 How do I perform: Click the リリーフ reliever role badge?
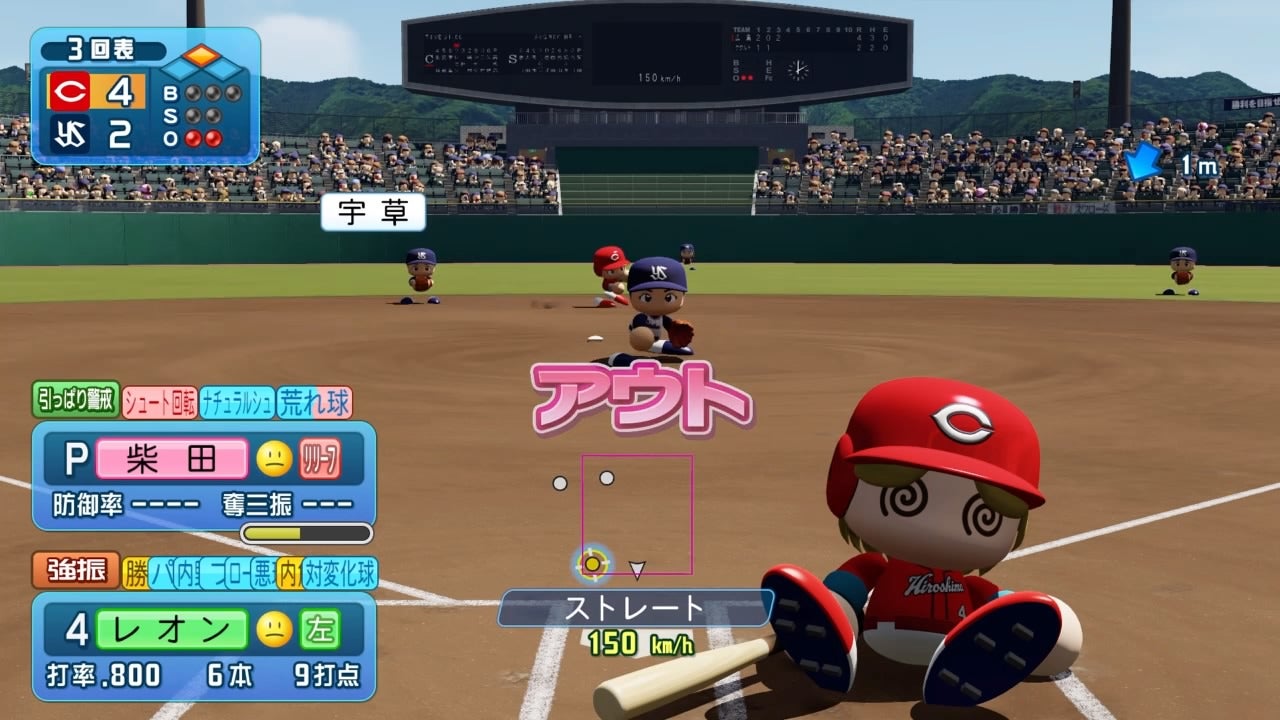pos(320,459)
